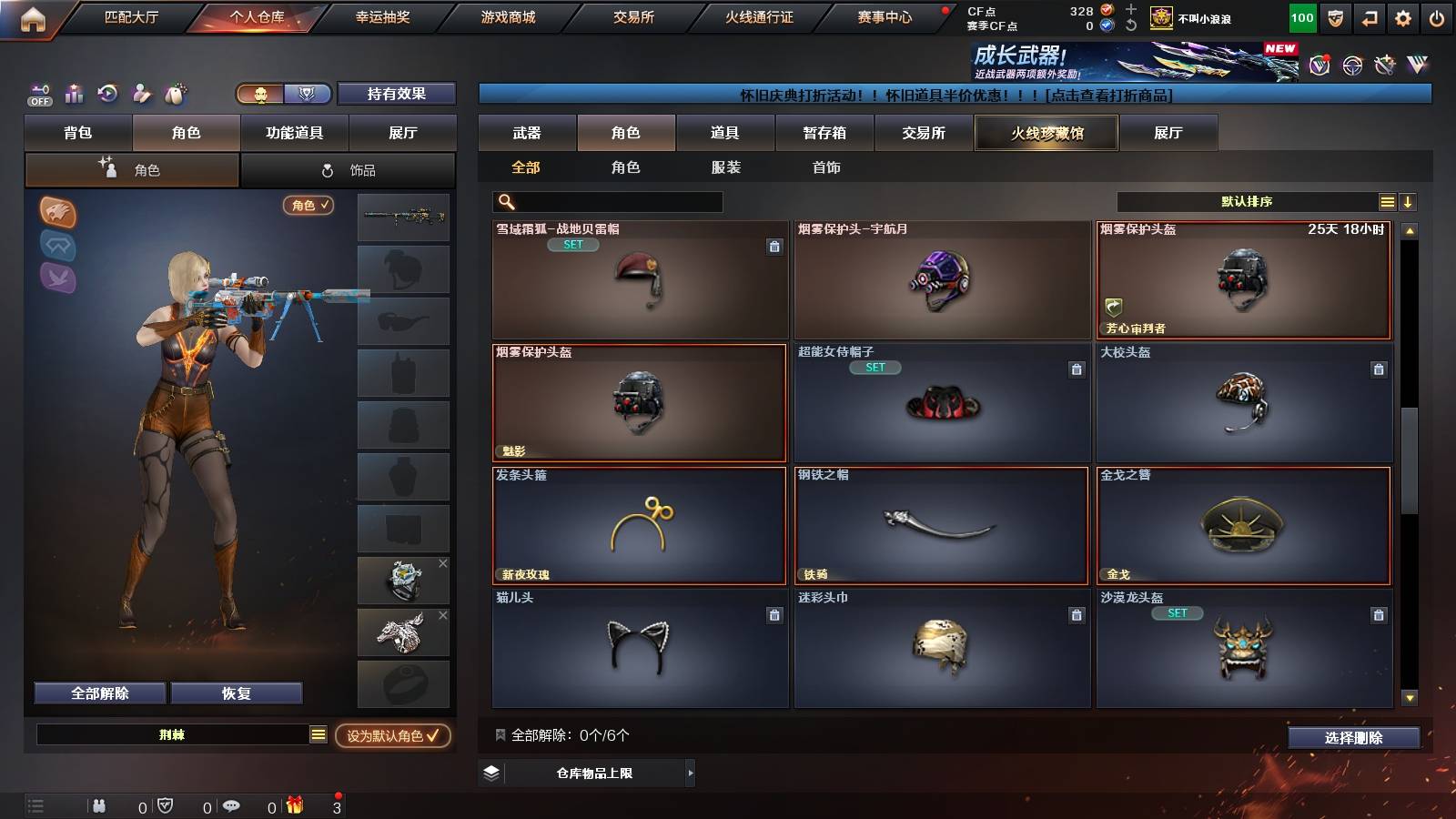Open the settings gear icon
This screenshot has width=1456, height=819.
(1402, 17)
